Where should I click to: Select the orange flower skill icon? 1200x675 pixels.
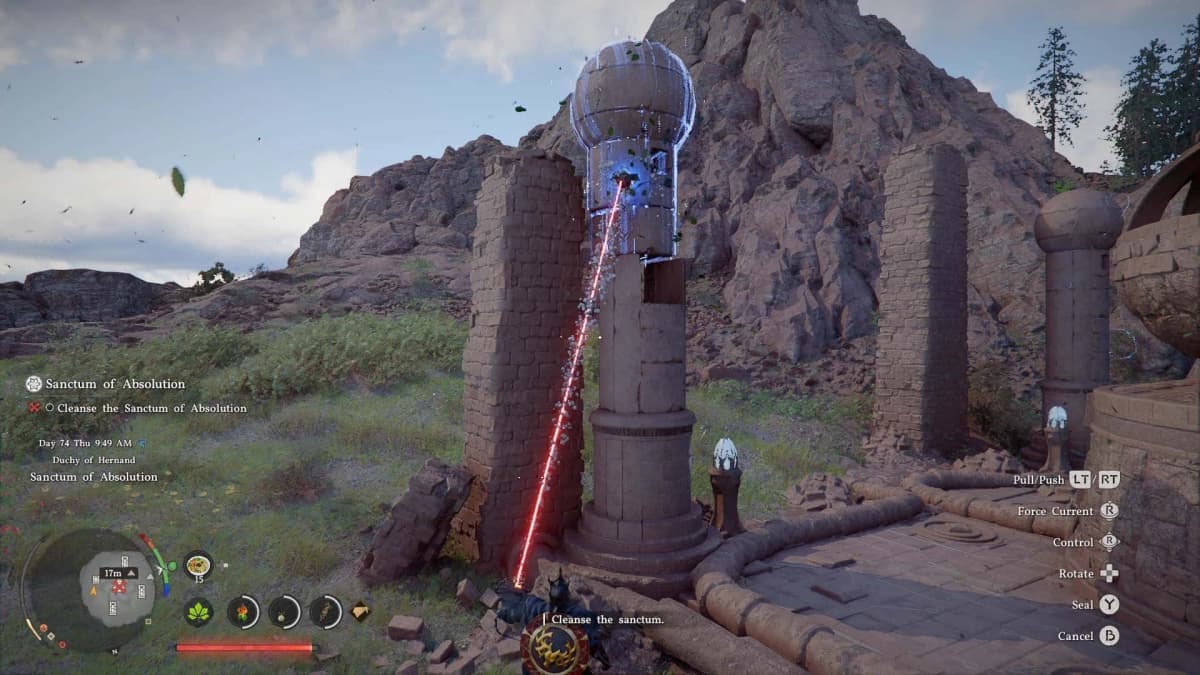(242, 611)
